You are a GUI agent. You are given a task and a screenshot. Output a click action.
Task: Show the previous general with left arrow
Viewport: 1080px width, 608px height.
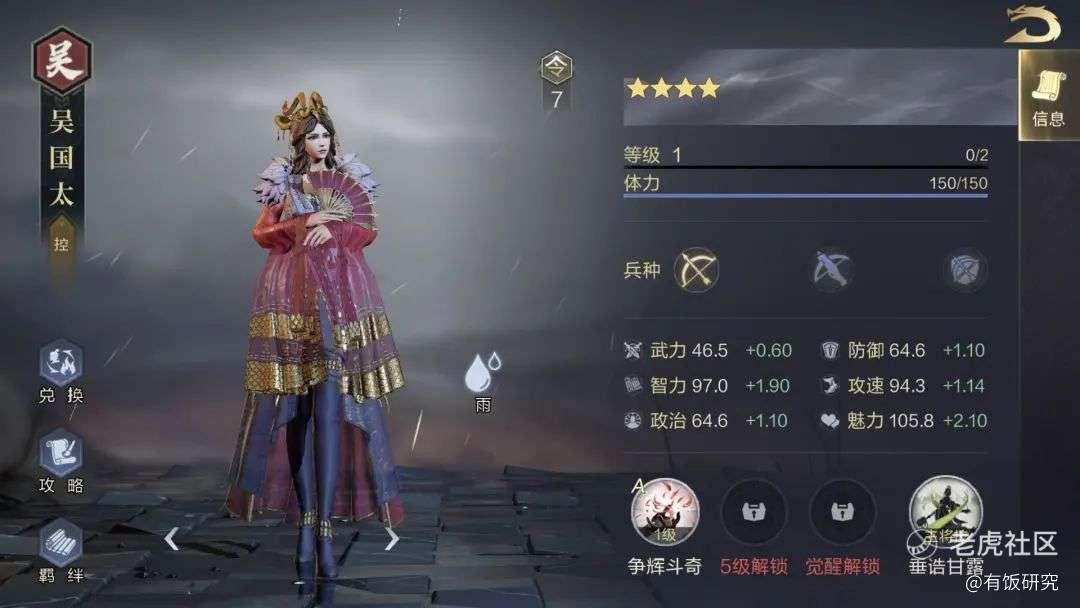172,539
